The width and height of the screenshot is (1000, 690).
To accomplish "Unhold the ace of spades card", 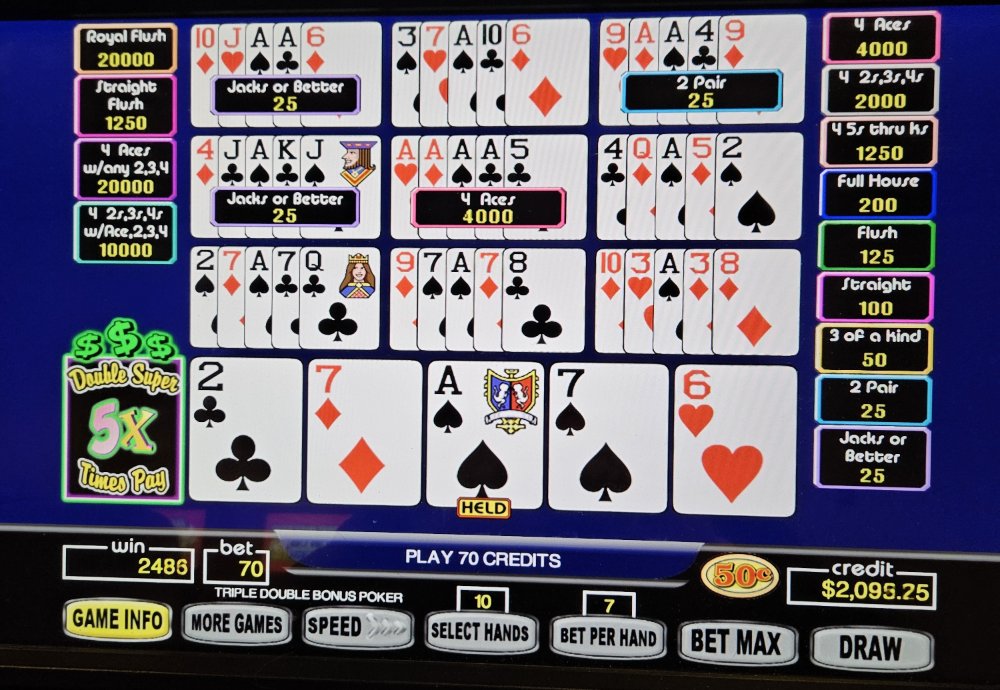I will pyautogui.click(x=484, y=437).
